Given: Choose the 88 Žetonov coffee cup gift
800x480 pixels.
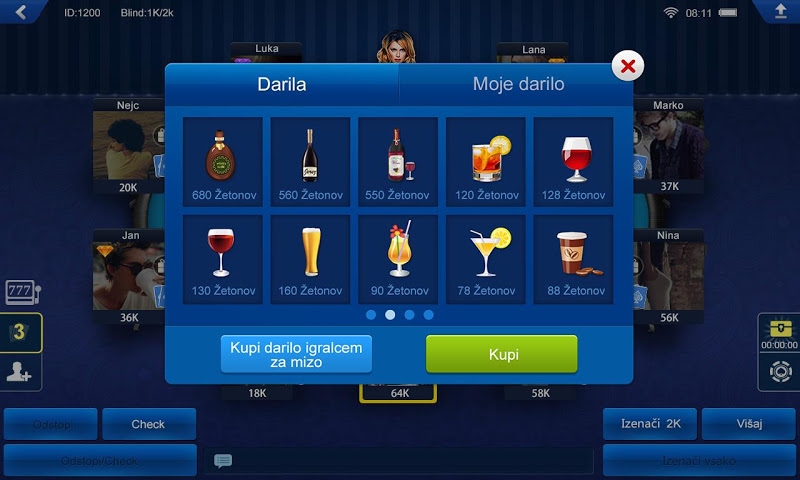Looking at the screenshot, I should click(x=573, y=259).
